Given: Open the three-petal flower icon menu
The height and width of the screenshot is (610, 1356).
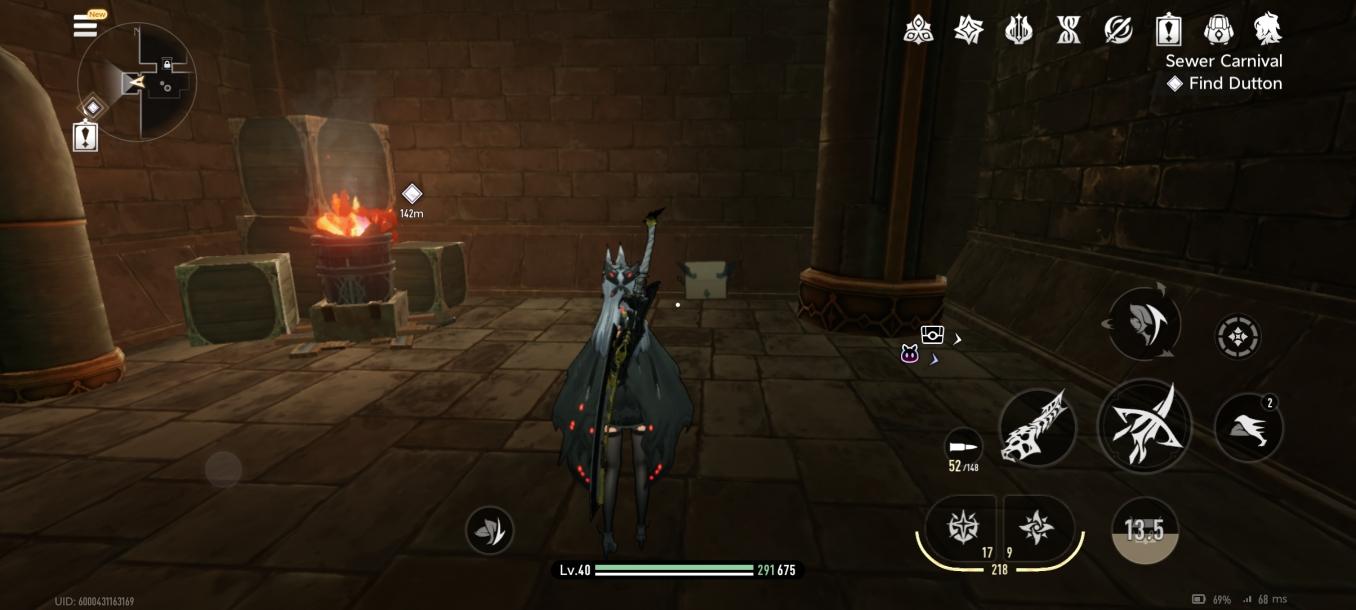Looking at the screenshot, I should 918,30.
